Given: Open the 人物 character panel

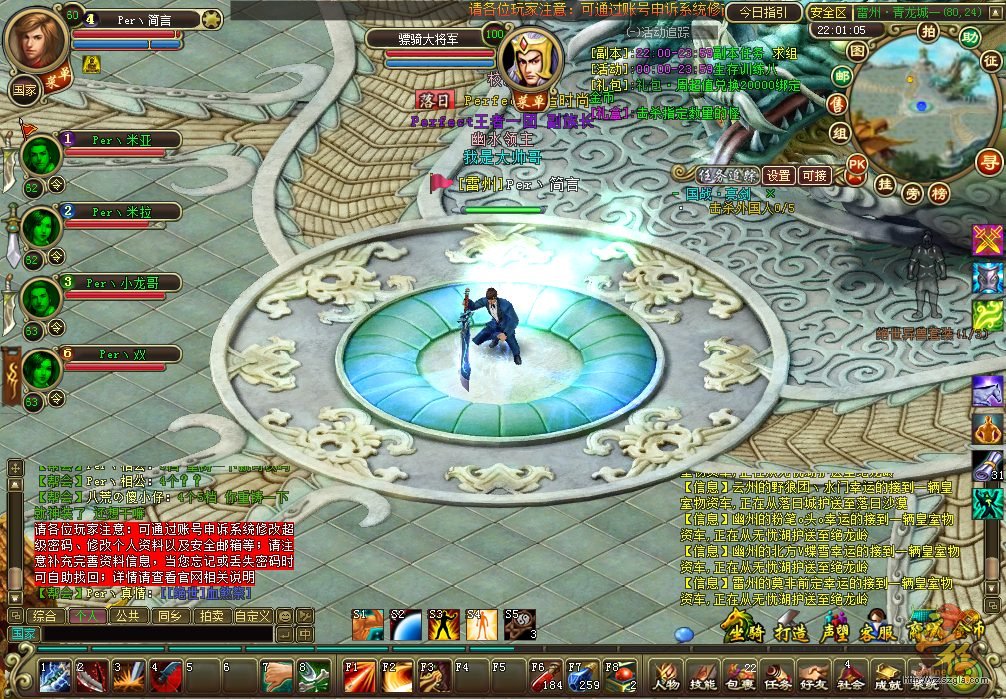Looking at the screenshot, I should (x=667, y=675).
